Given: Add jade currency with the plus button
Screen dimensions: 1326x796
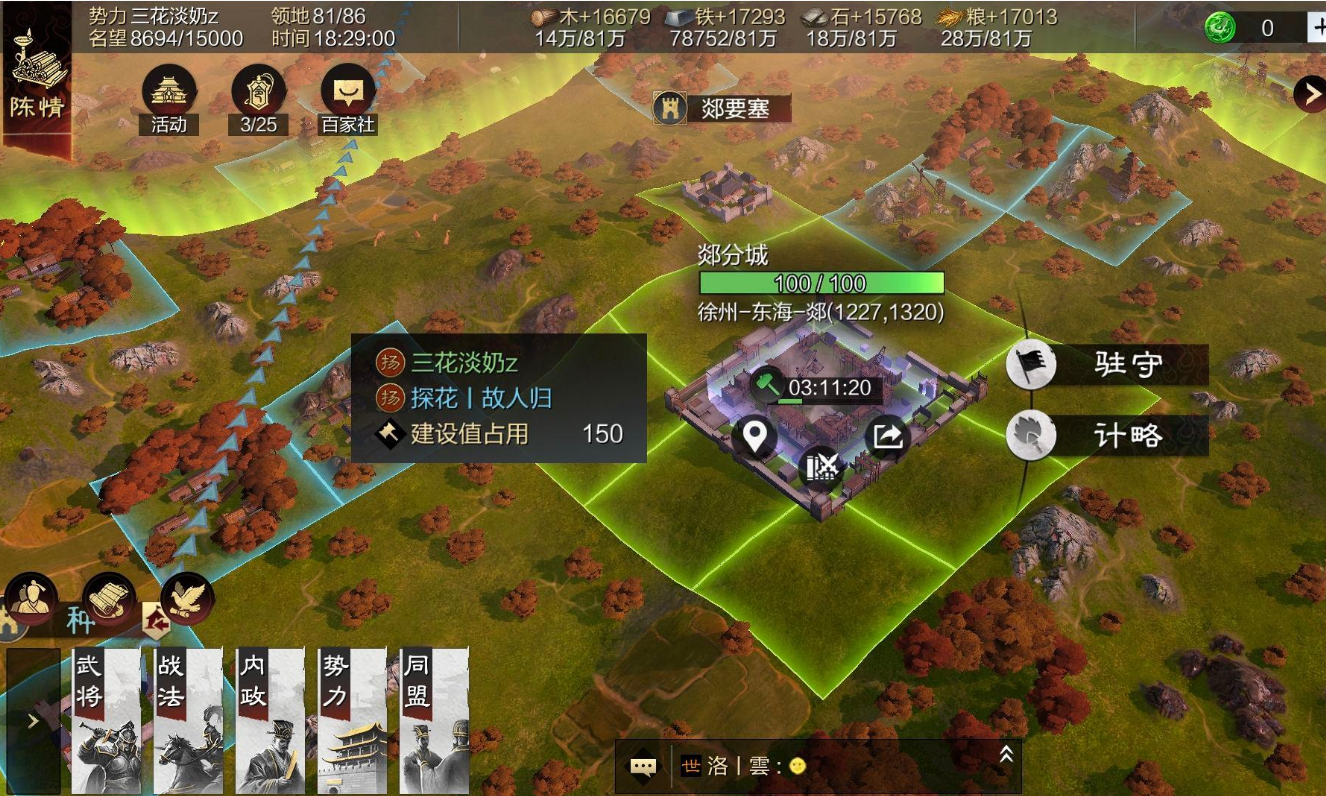Looking at the screenshot, I should (1316, 28).
